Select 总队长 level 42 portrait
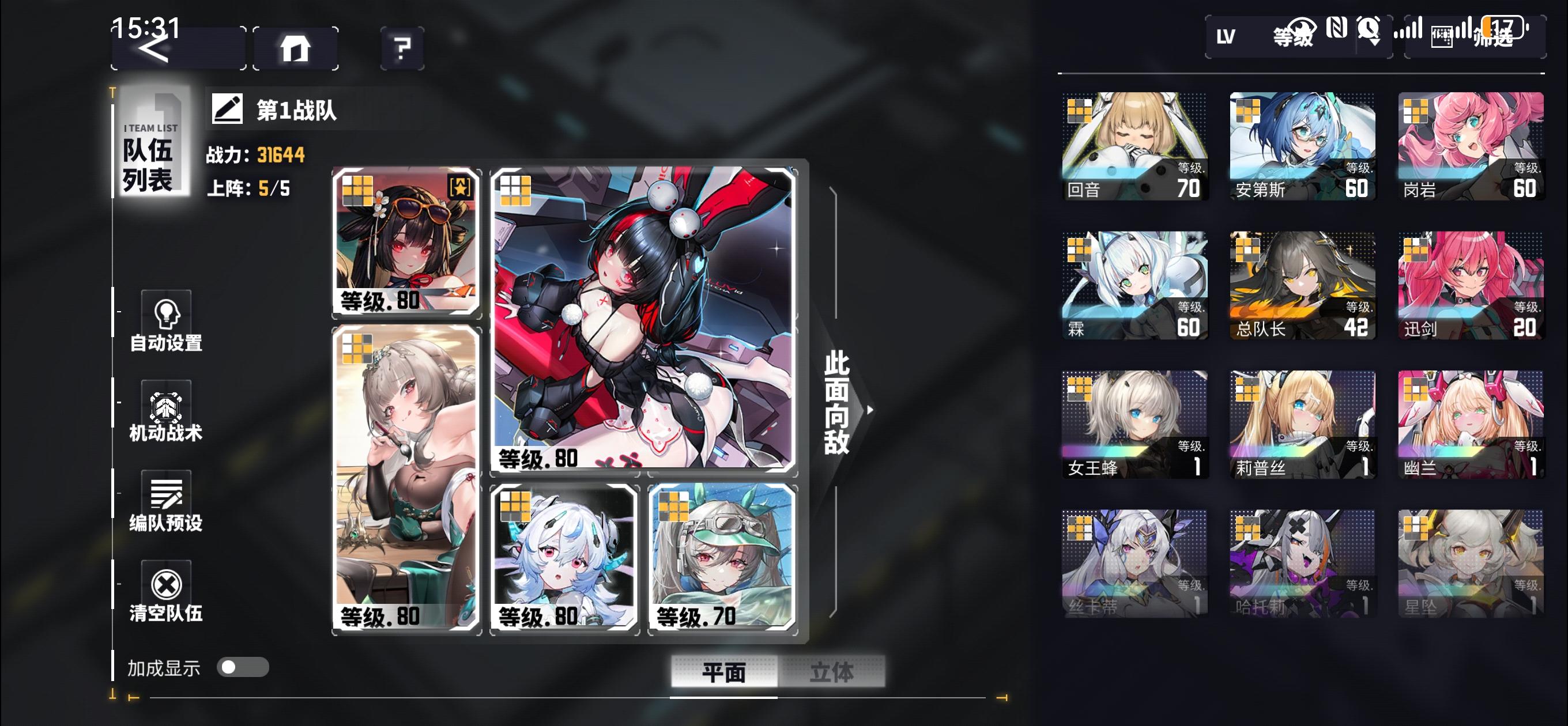Screen dimensions: 1568x726 [1303, 286]
